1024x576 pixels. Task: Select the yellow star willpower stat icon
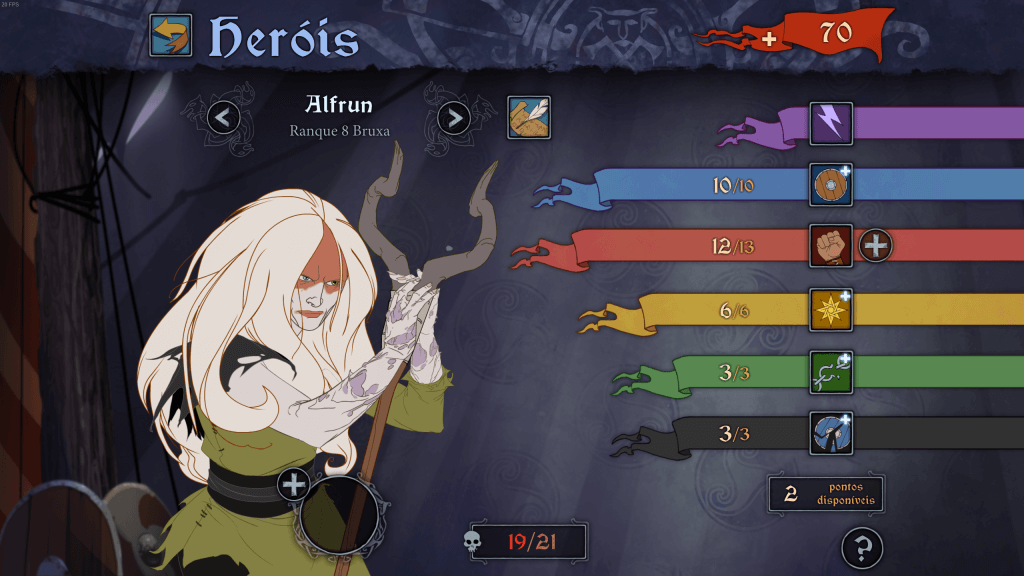[x=831, y=310]
